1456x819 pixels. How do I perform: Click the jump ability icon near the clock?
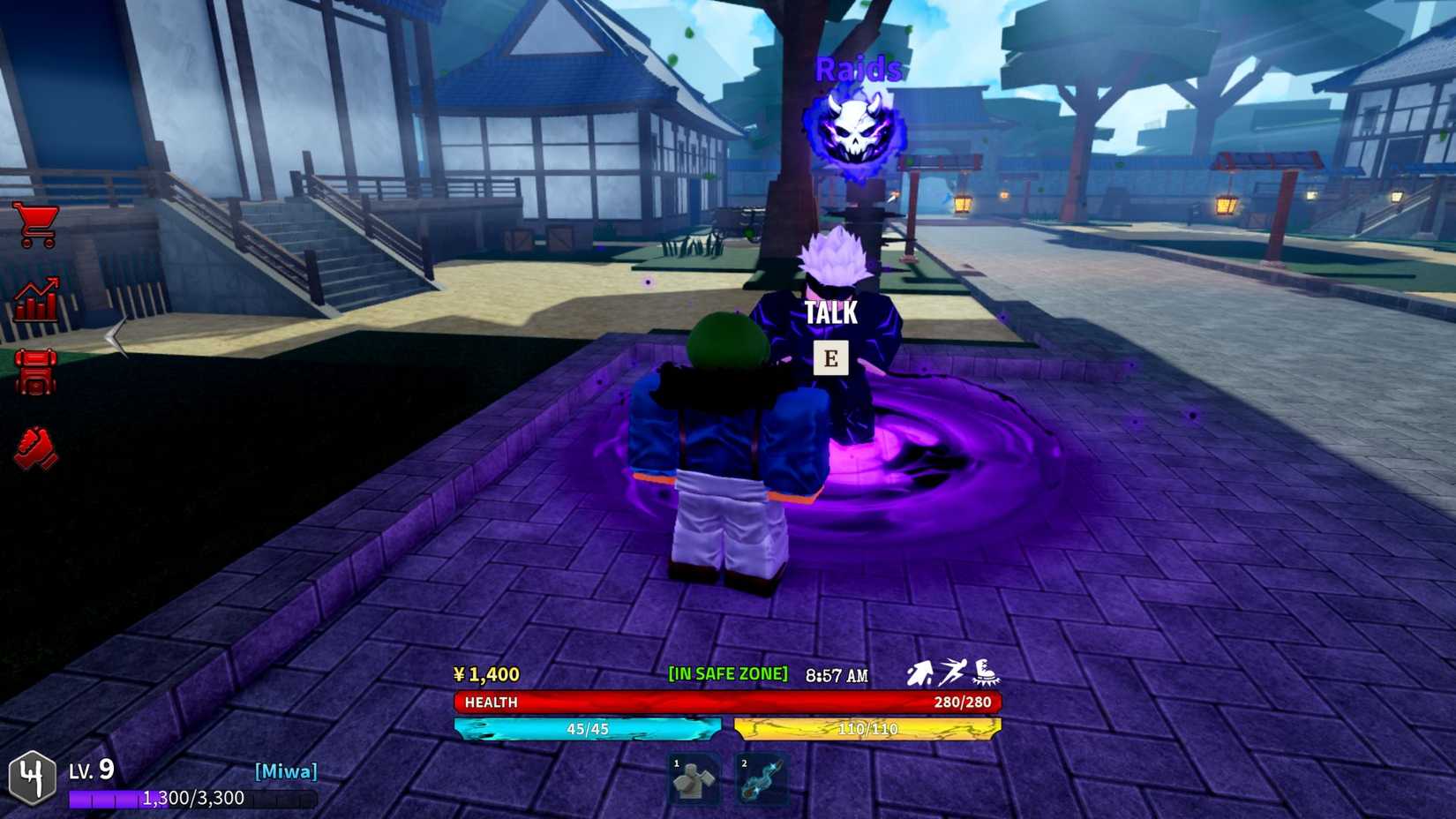920,673
